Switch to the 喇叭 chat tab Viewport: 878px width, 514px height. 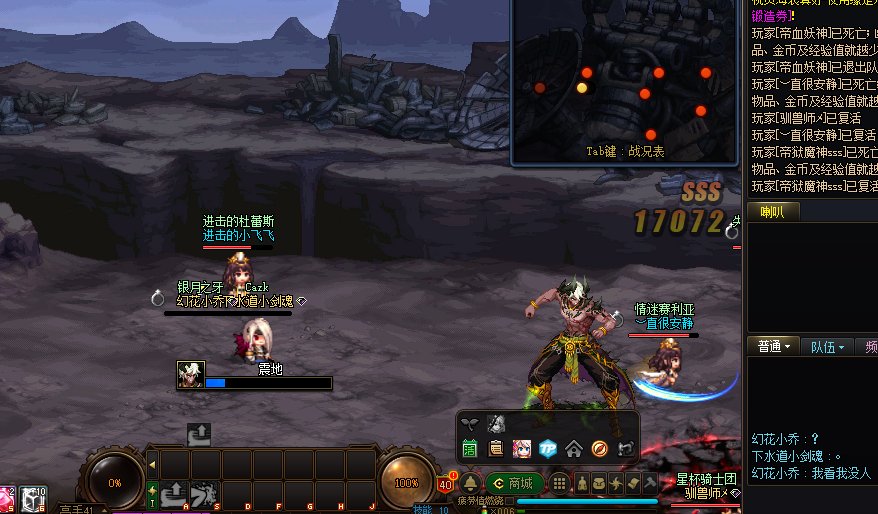tap(771, 211)
